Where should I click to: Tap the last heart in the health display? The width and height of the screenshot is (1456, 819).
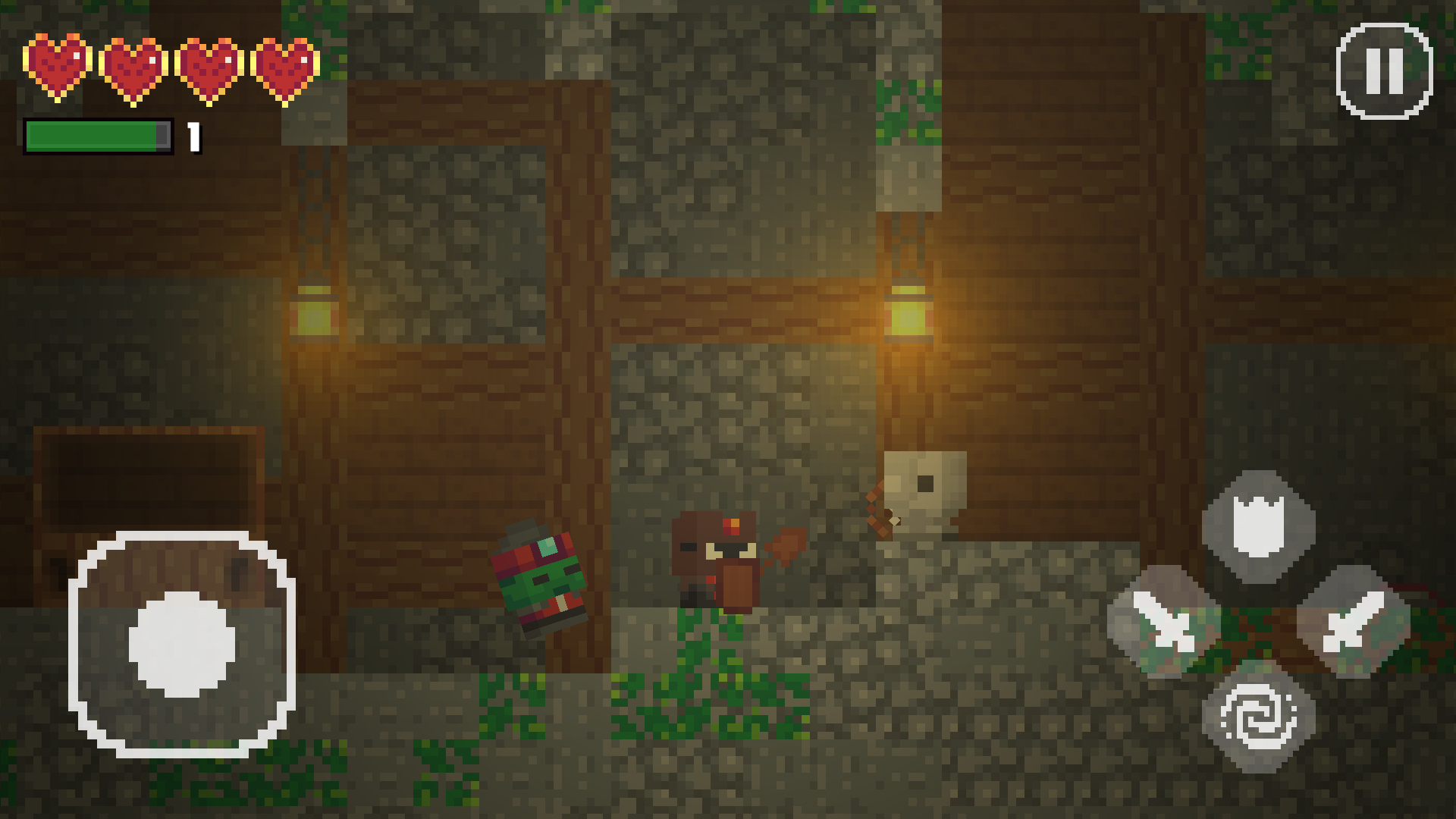pos(284,67)
